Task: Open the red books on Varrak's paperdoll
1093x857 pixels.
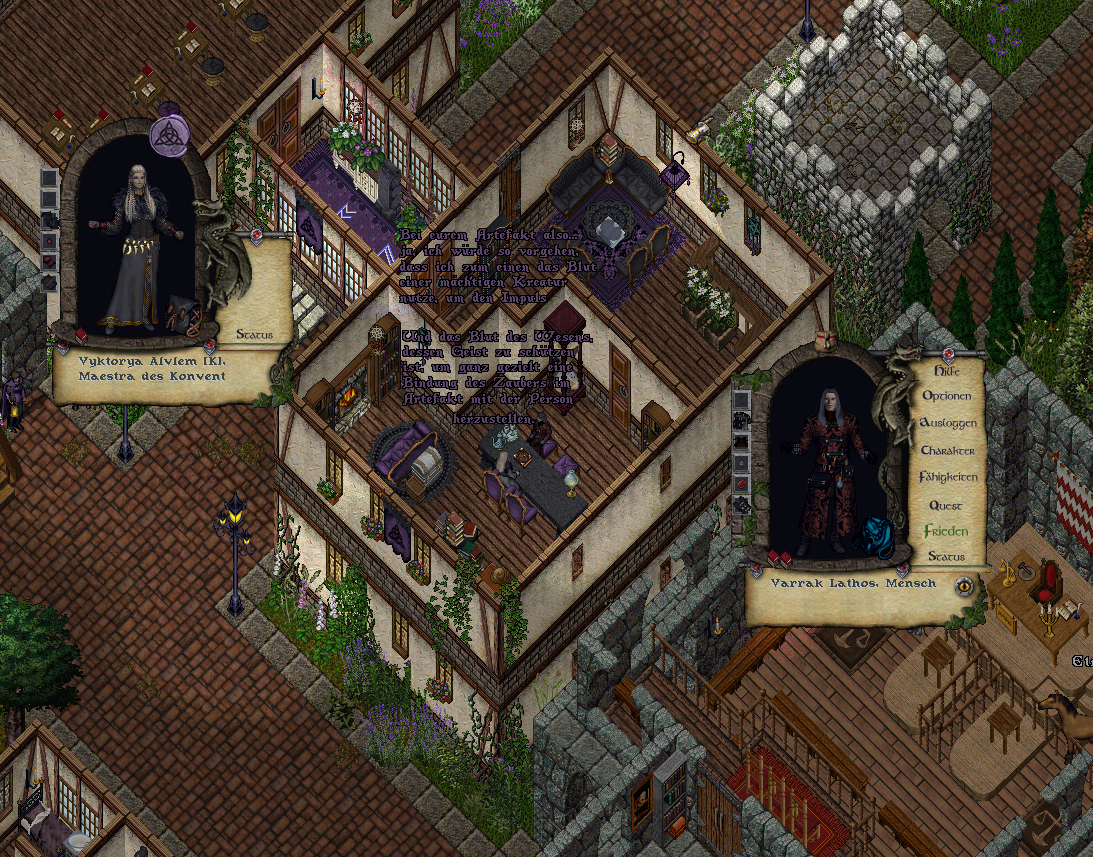Action: coord(780,557)
